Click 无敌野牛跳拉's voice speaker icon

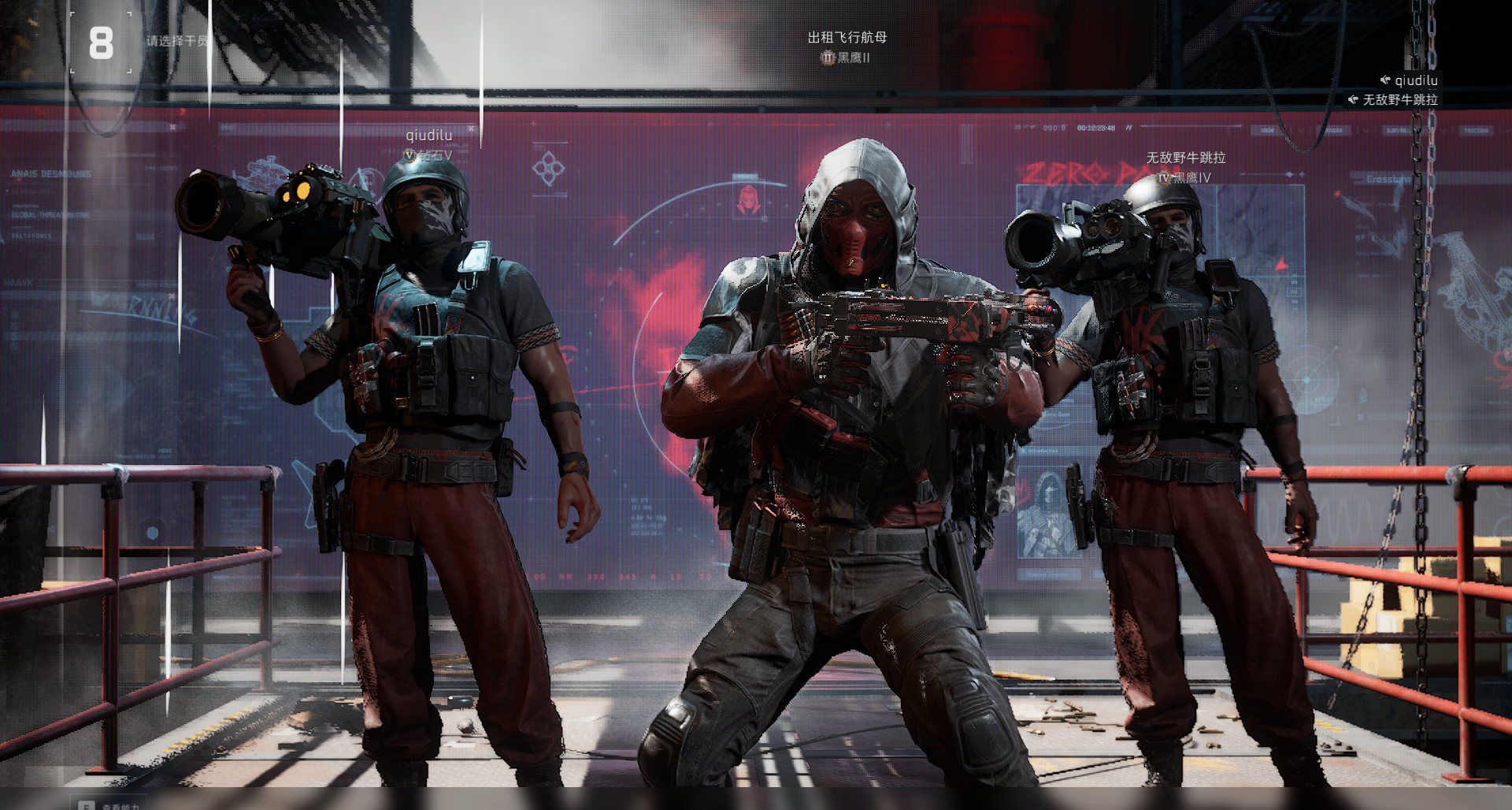1353,100
